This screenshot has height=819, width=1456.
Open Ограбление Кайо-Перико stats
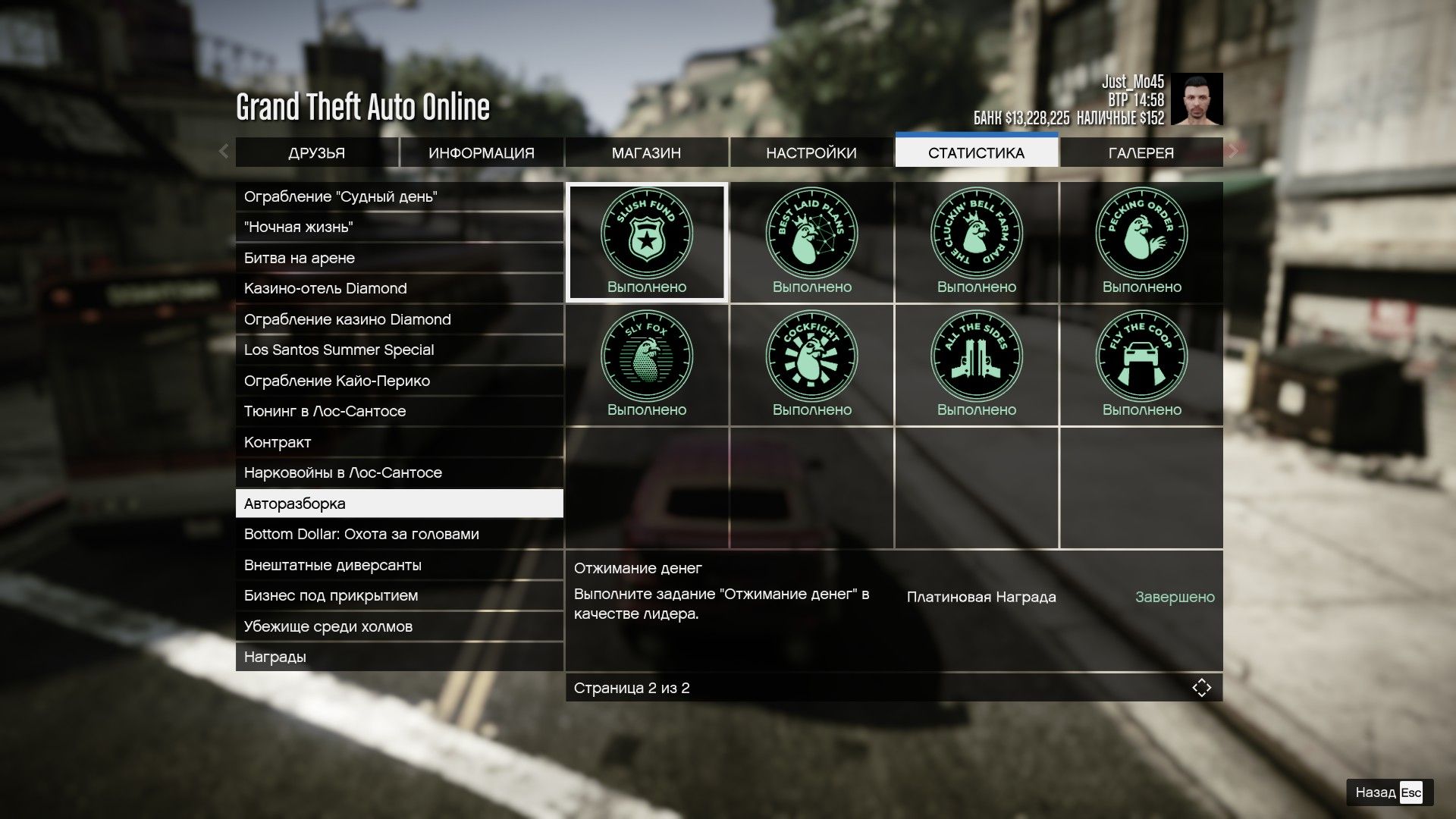click(399, 381)
